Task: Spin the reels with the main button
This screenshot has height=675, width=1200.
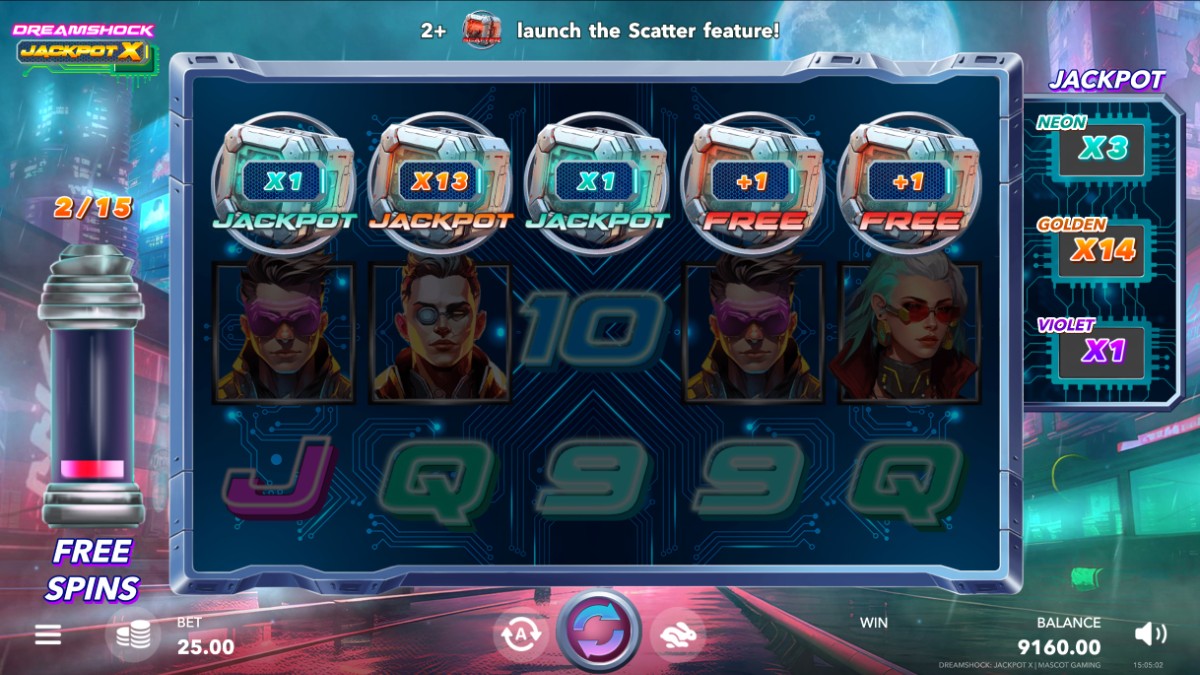Action: (598, 633)
